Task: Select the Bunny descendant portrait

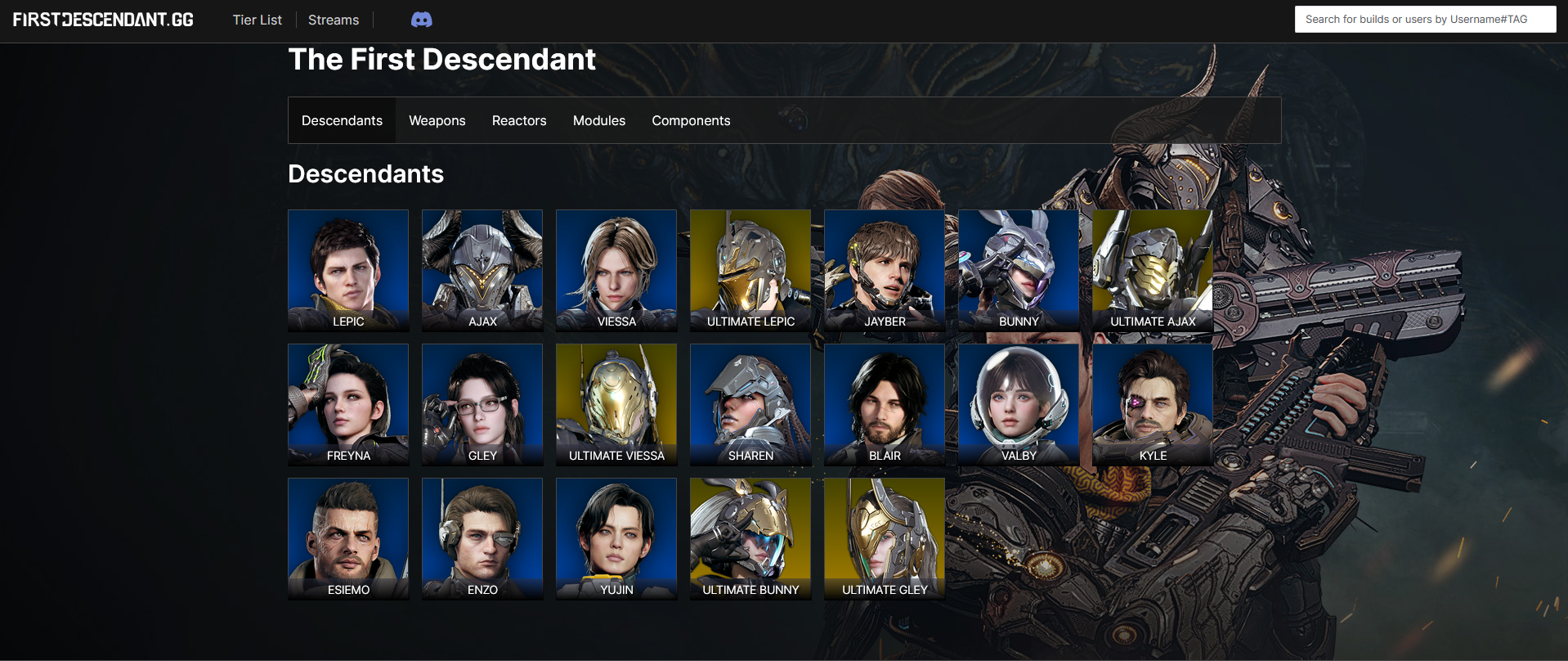Action: (1018, 270)
